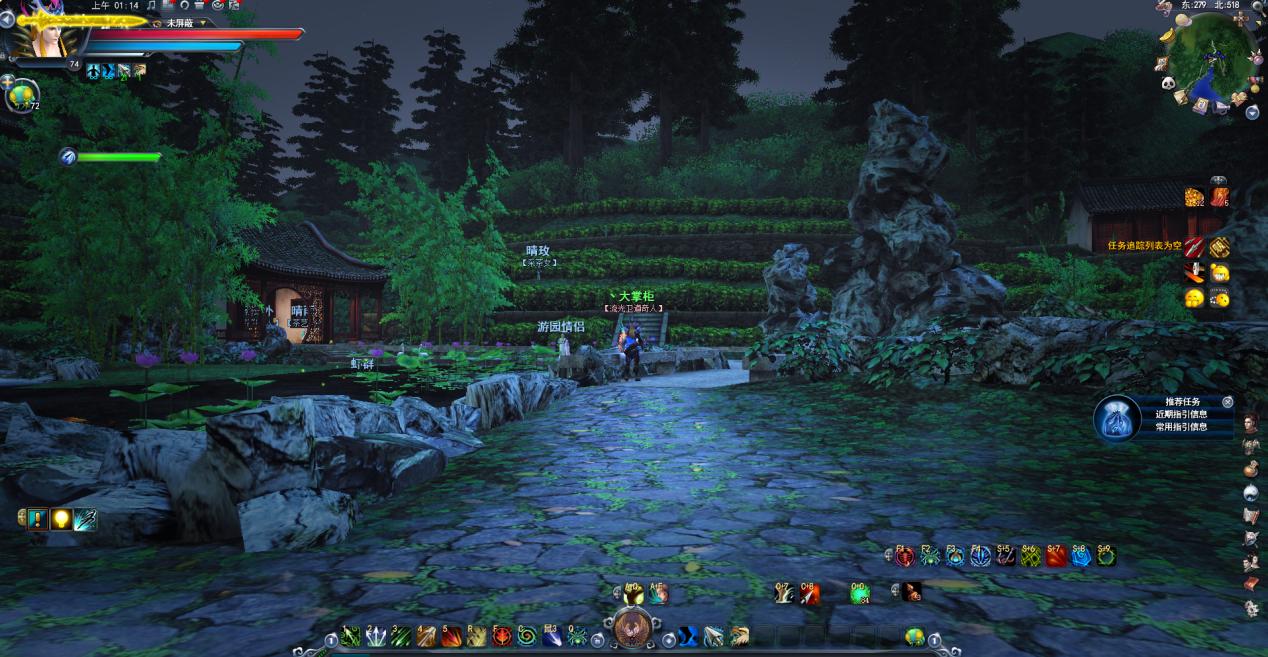Select the lightbulb hint icon
1268x657 pixels.
point(61,519)
